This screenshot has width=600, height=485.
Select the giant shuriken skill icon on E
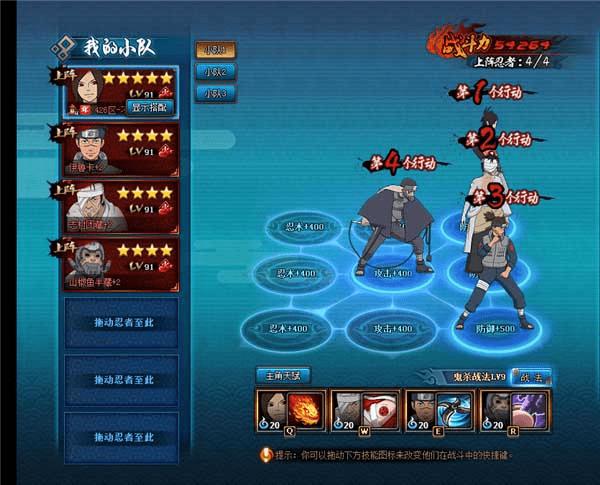(453, 410)
